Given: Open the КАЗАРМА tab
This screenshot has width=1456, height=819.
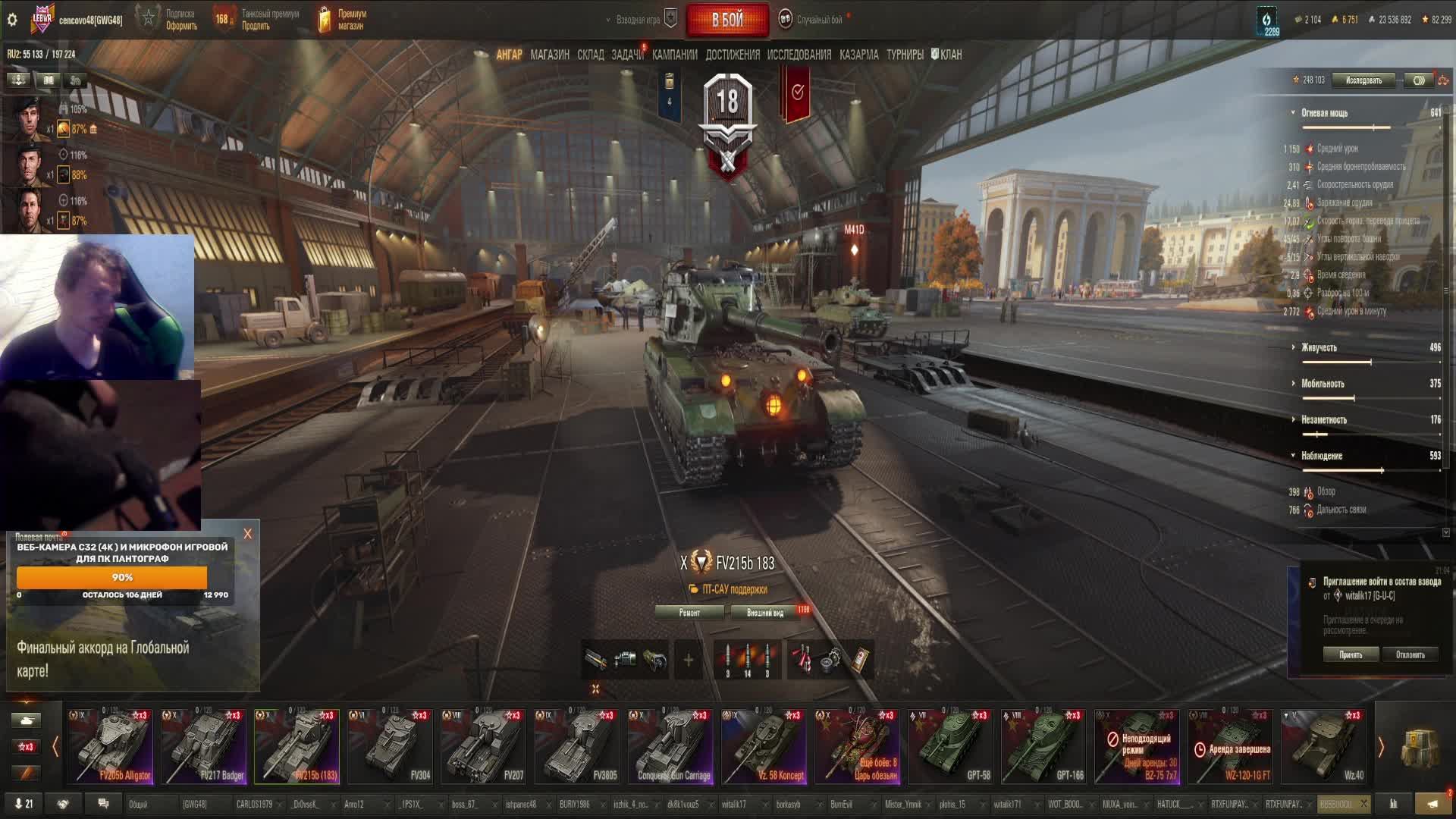Looking at the screenshot, I should (x=858, y=55).
